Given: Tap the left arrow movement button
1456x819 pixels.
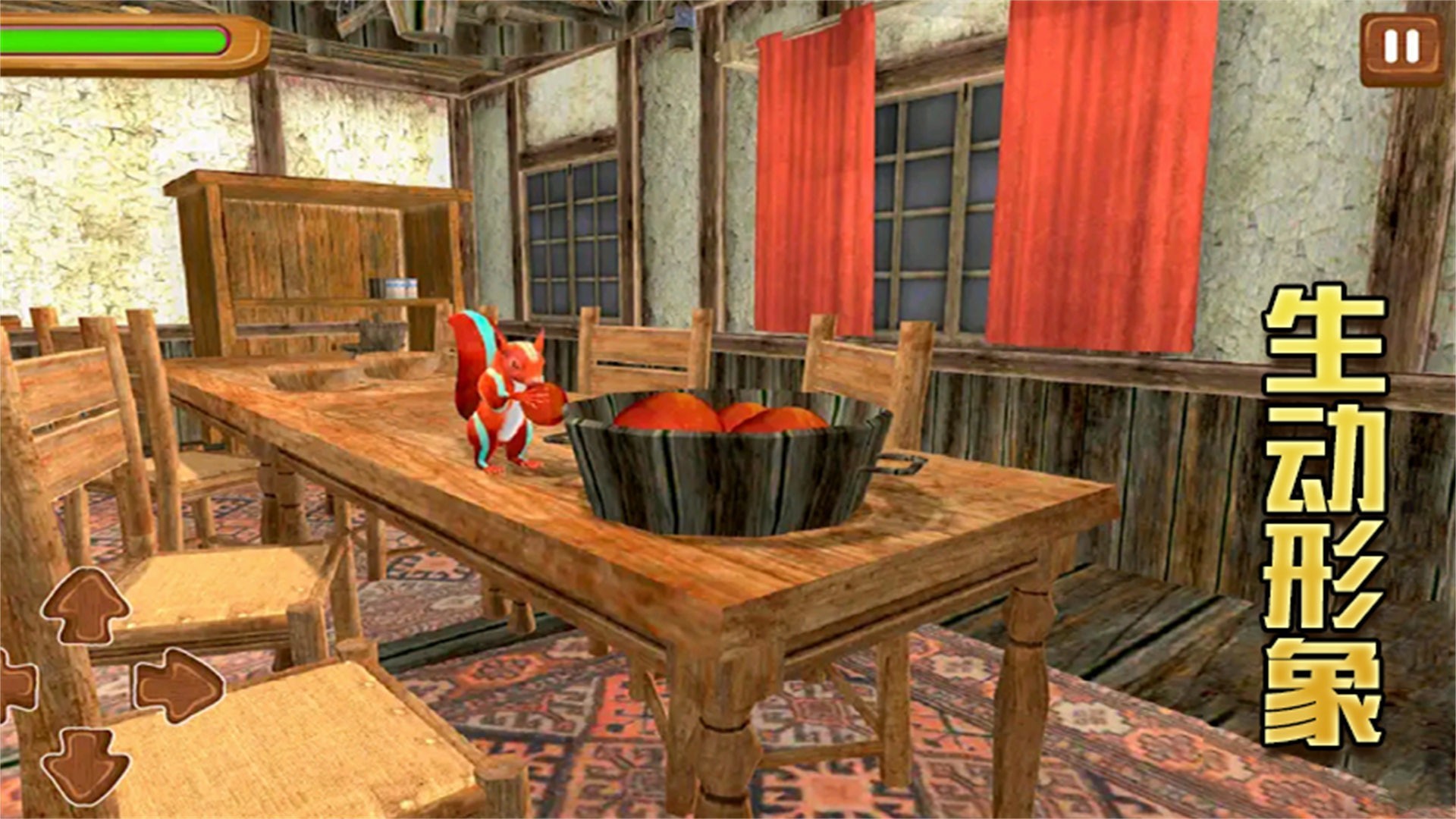Looking at the screenshot, I should 15,686.
